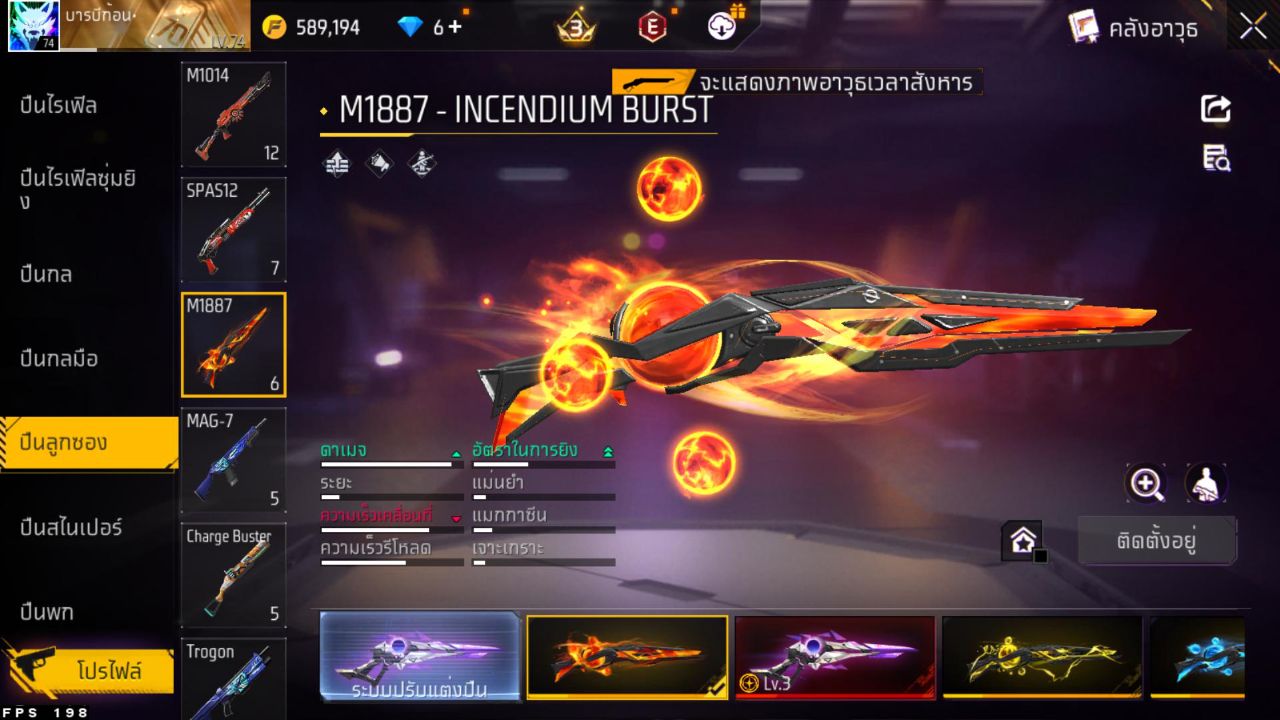The height and width of the screenshot is (720, 1280).
Task: Select the MAG-7 weapon thumbnail
Action: 233,460
